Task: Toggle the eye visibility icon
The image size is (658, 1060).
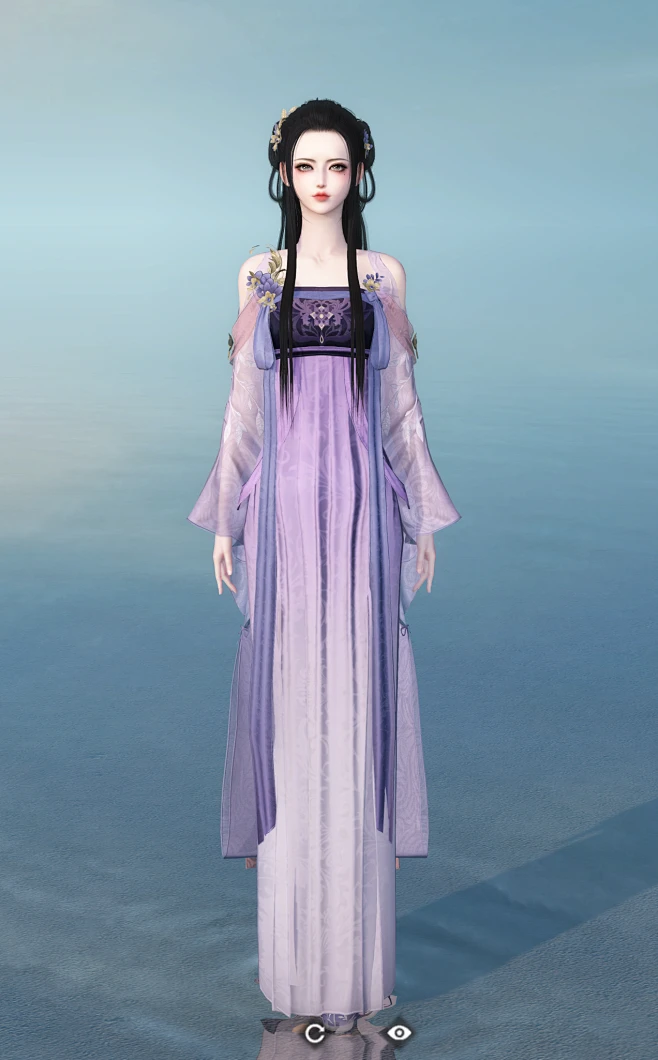Action: (x=399, y=1032)
